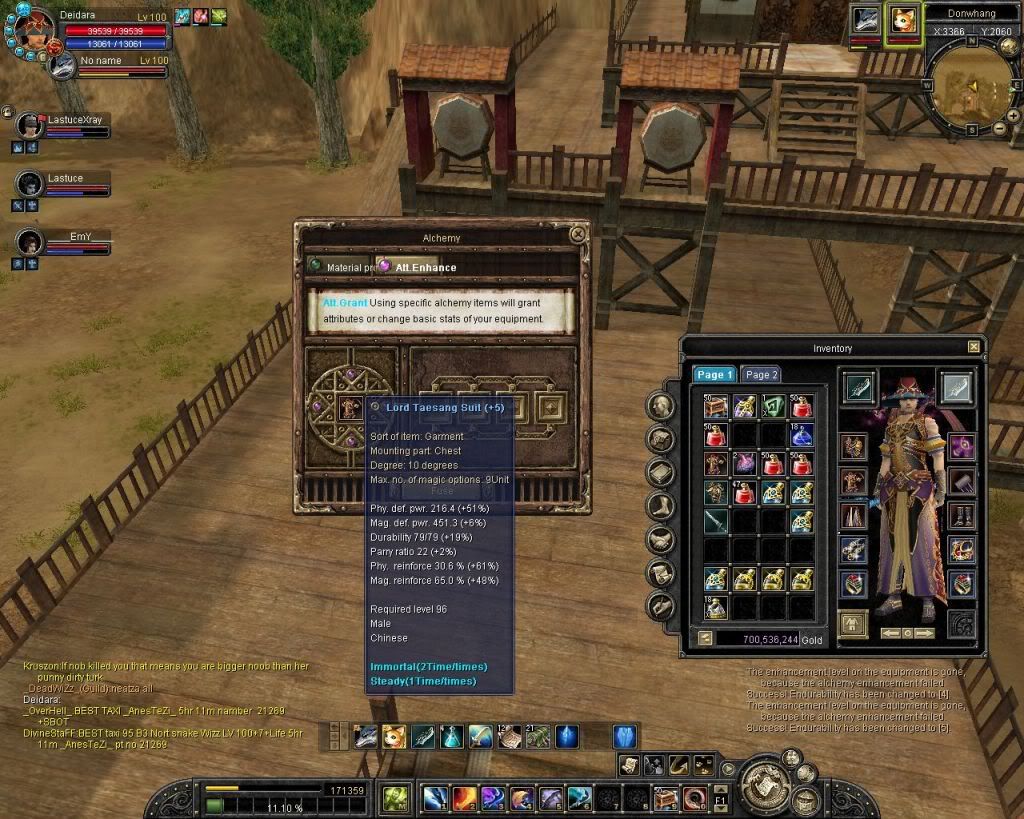Click the blue crystal icon on pet bar
The width and height of the screenshot is (1024, 819).
click(x=625, y=737)
